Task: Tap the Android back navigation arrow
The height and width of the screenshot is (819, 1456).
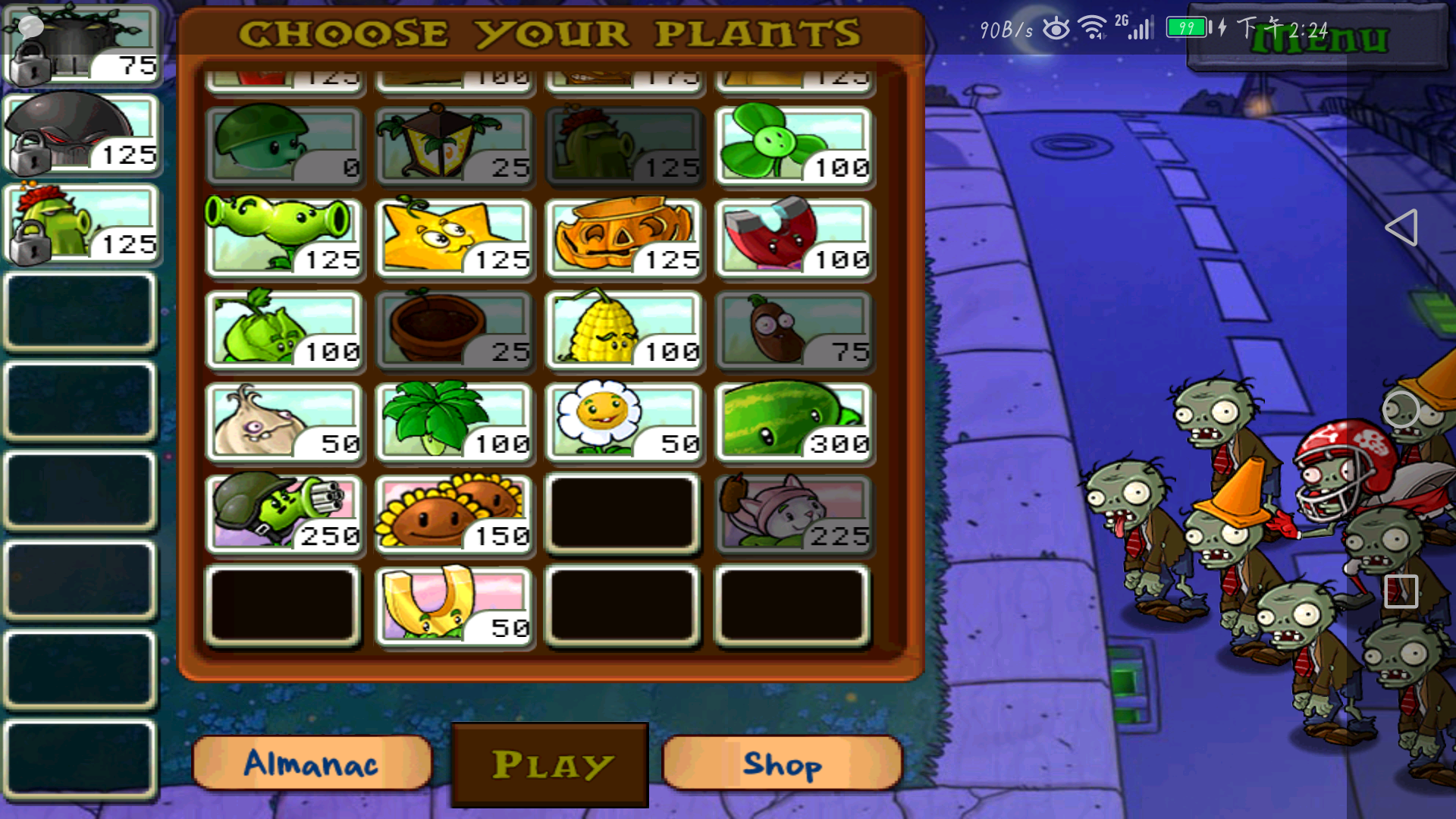Action: 1401,227
